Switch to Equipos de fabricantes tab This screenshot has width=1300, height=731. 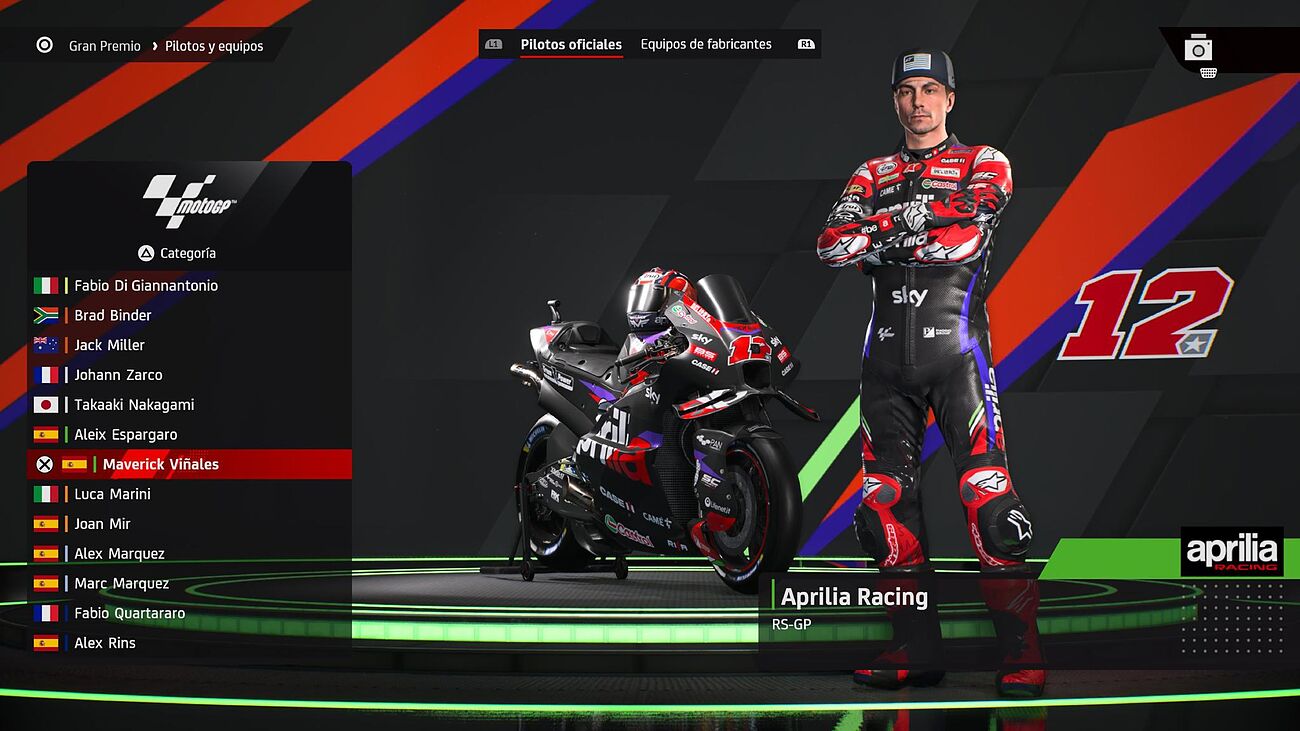(x=706, y=44)
